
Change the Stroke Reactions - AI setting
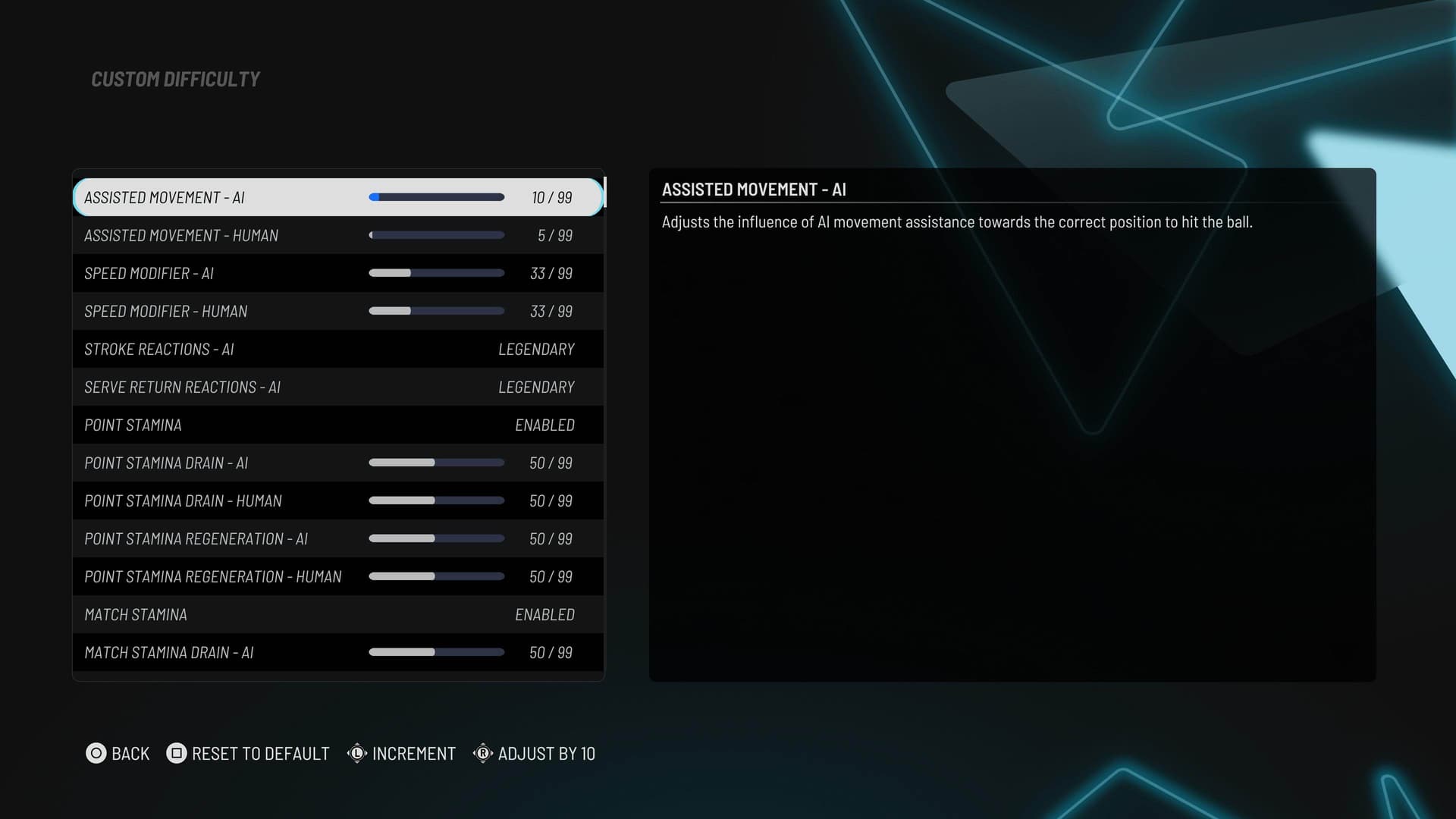point(535,349)
